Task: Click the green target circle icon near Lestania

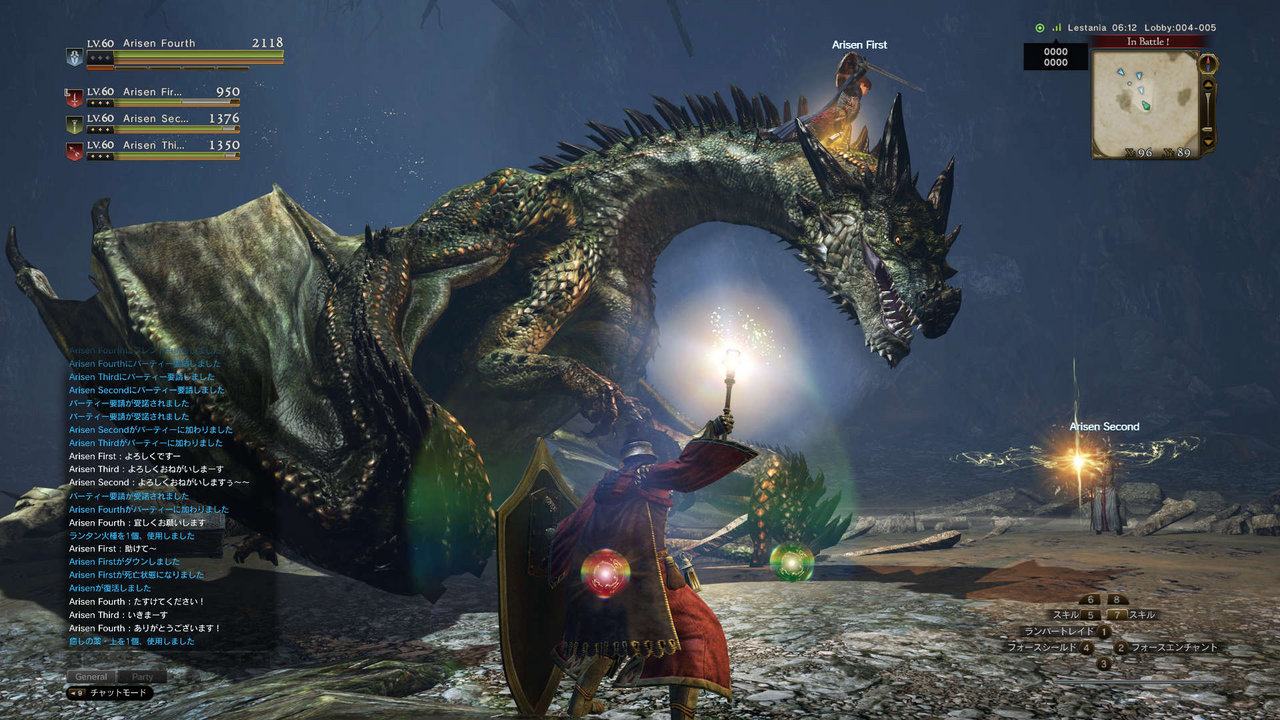Action: [1040, 27]
